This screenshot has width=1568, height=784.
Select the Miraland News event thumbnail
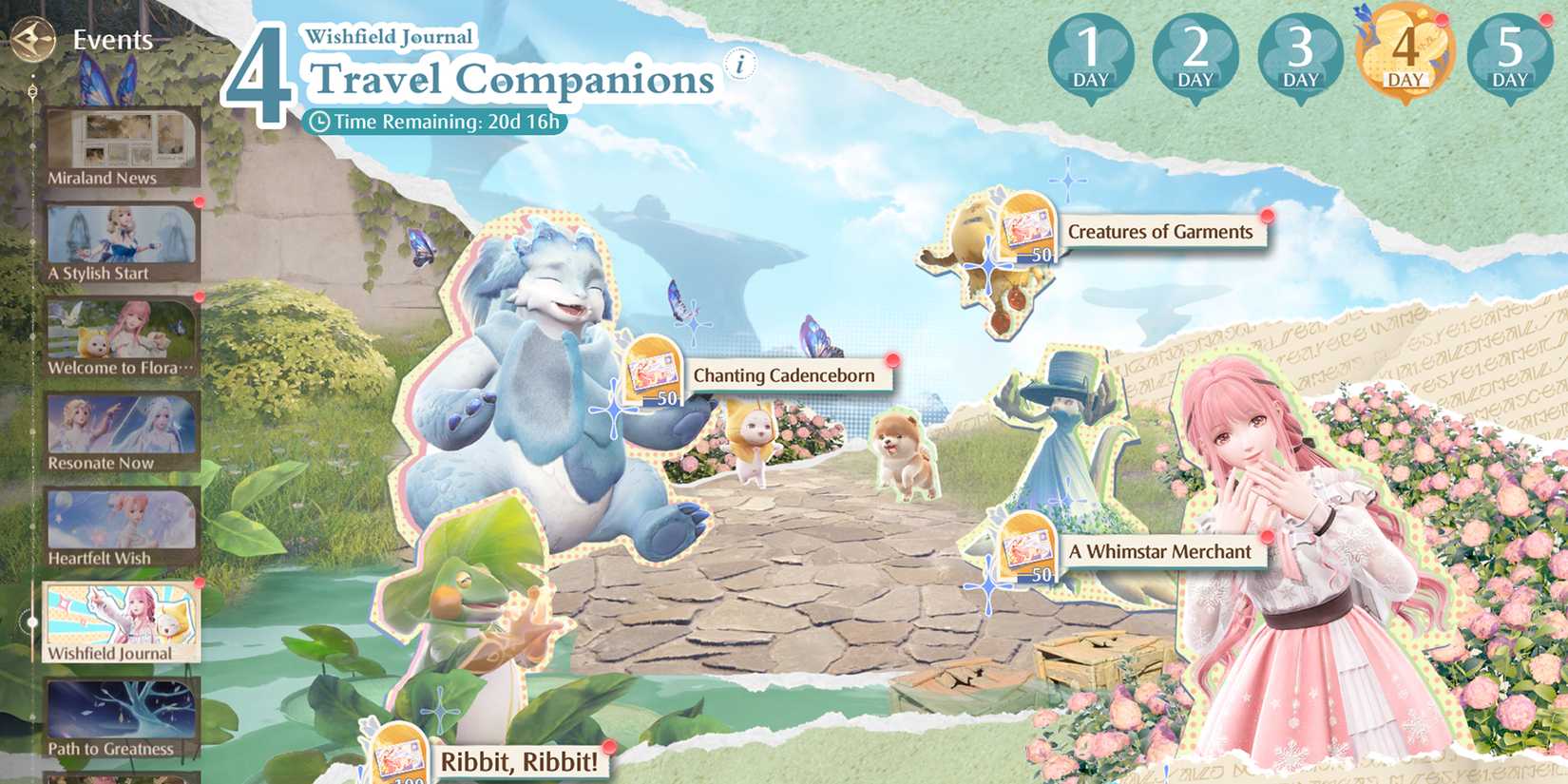pyautogui.click(x=122, y=143)
